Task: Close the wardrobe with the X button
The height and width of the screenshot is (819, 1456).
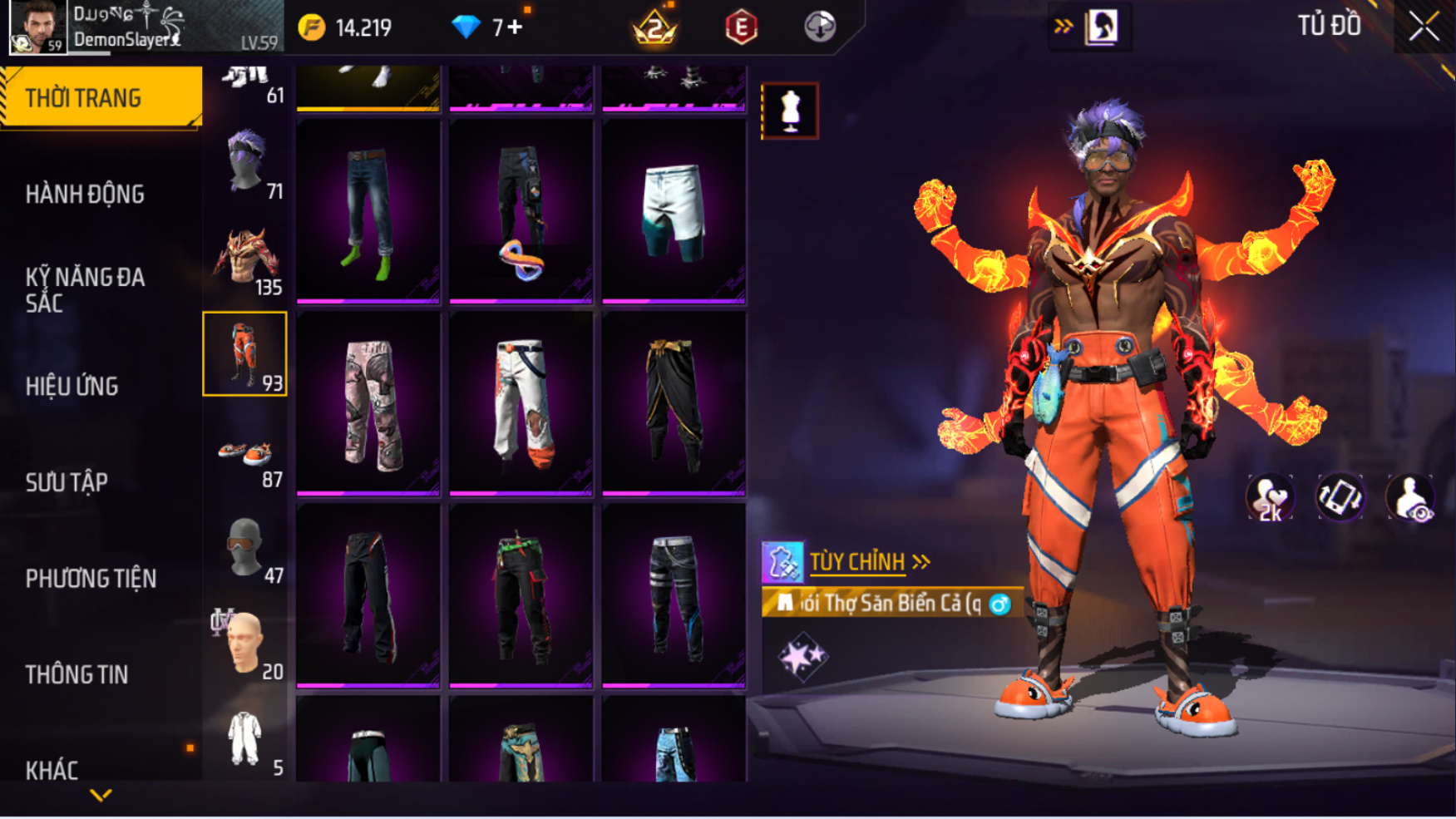Action: 1423,27
